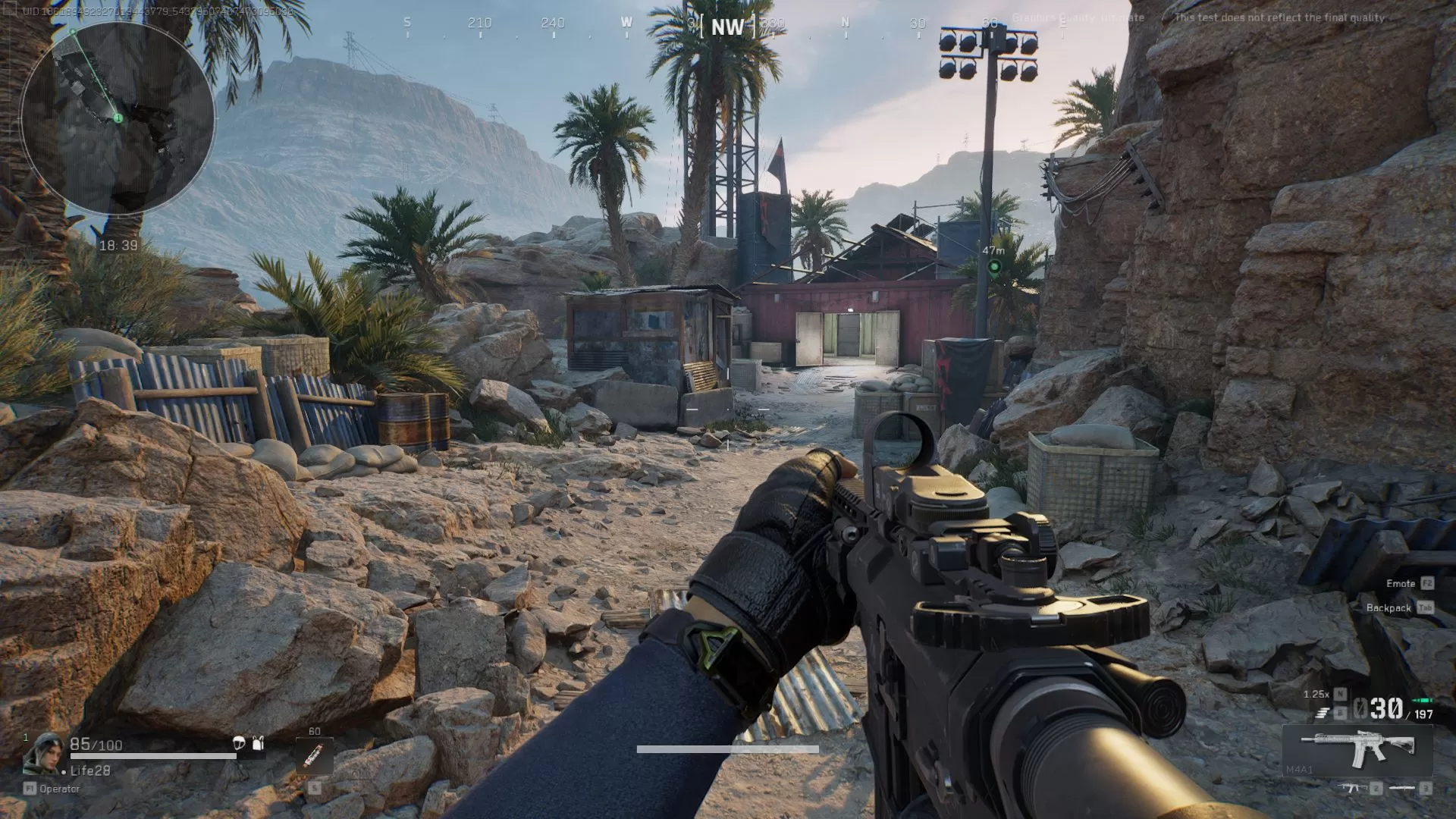Click the player name Life28
This screenshot has height=819, width=1456.
tap(91, 770)
